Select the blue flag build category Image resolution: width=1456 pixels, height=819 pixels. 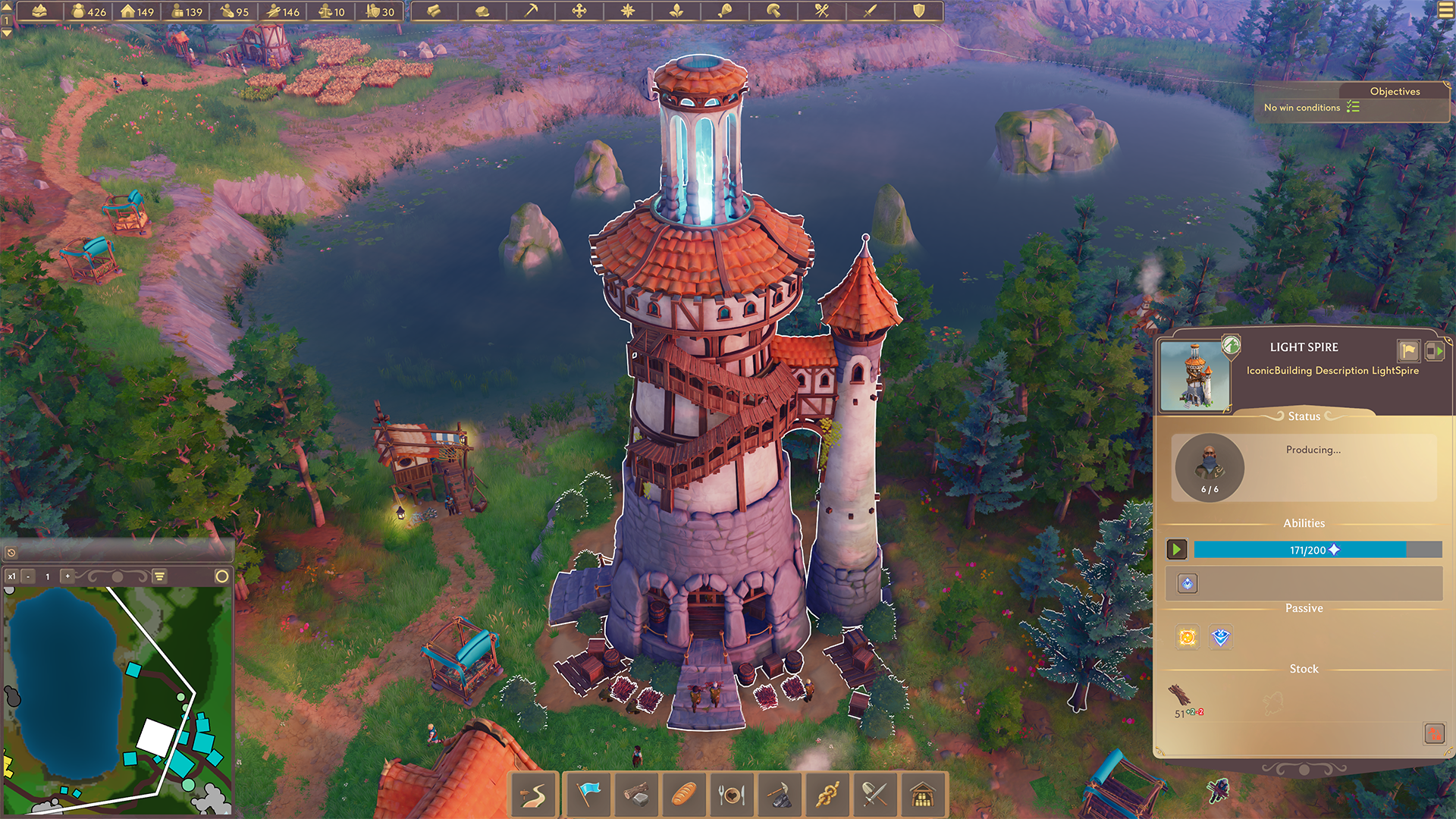click(588, 795)
